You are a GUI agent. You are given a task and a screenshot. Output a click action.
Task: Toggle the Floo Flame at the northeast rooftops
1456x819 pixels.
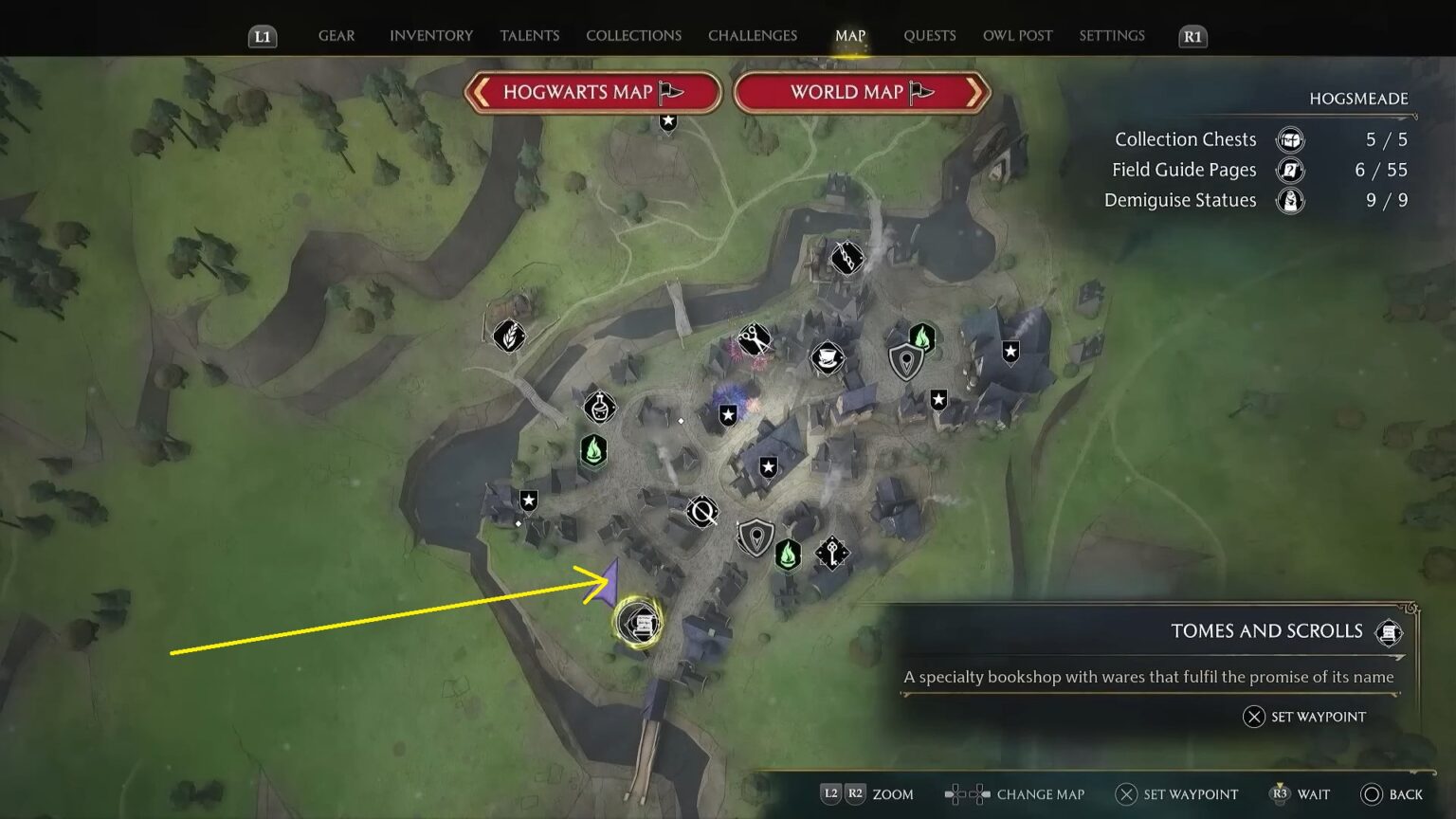coord(922,336)
